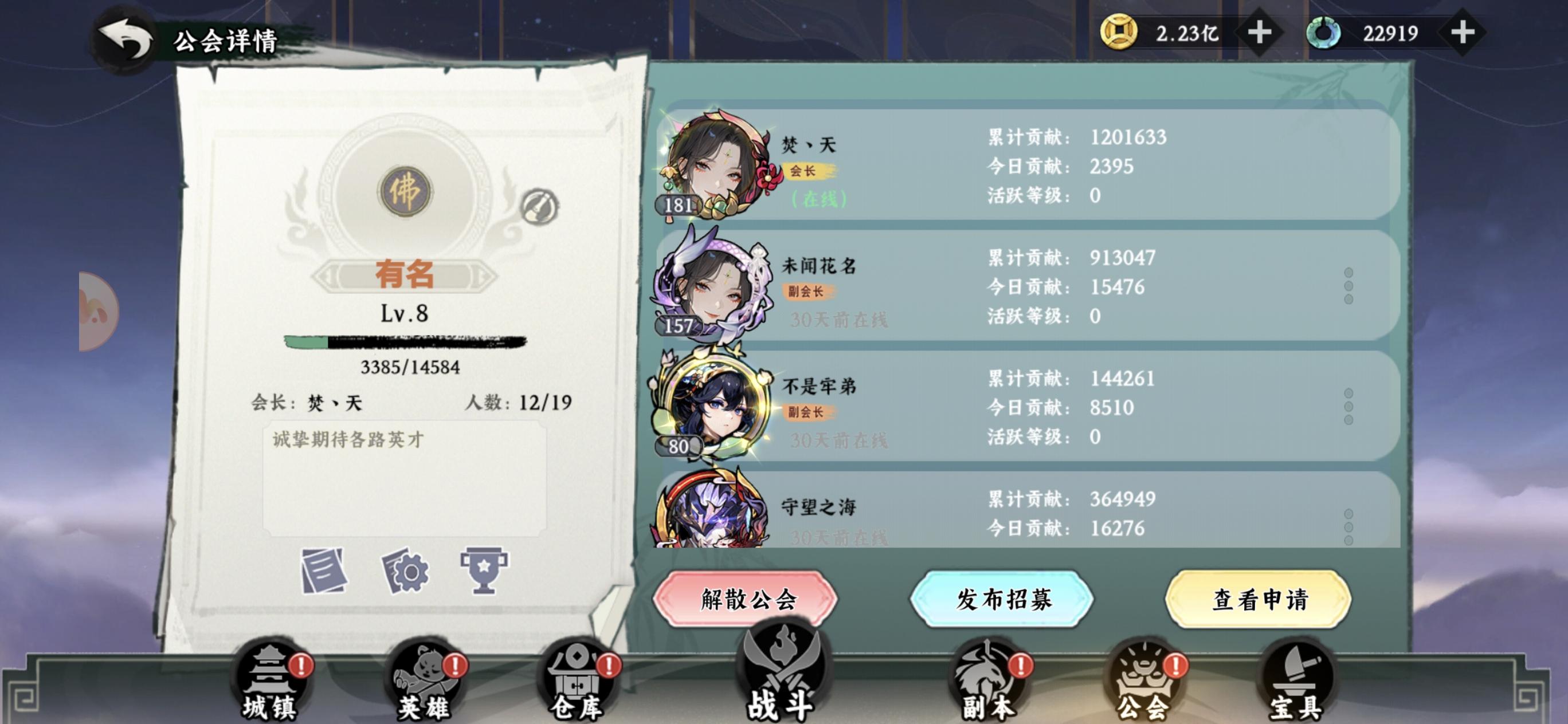Select the 战斗 (Battle) icon

tap(784, 675)
